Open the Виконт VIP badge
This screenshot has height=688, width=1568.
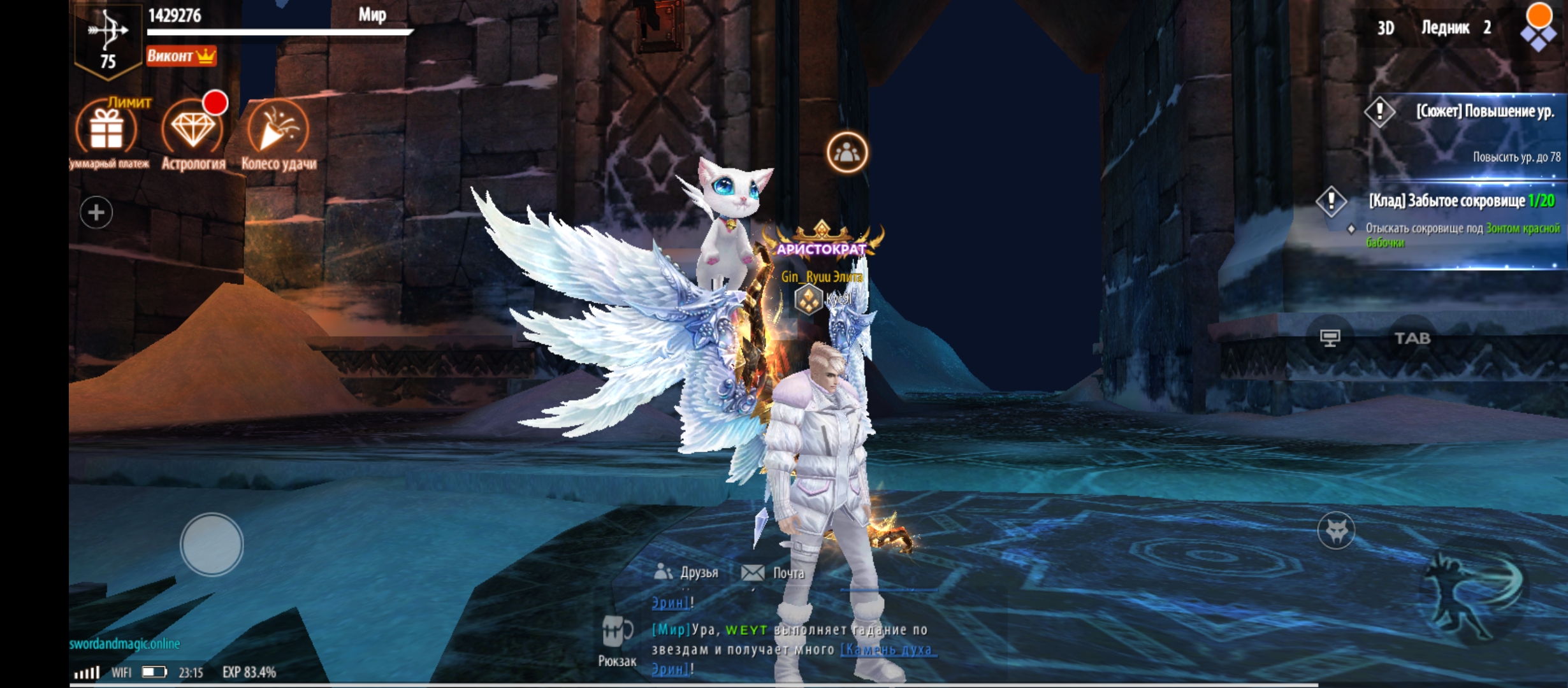click(x=181, y=56)
